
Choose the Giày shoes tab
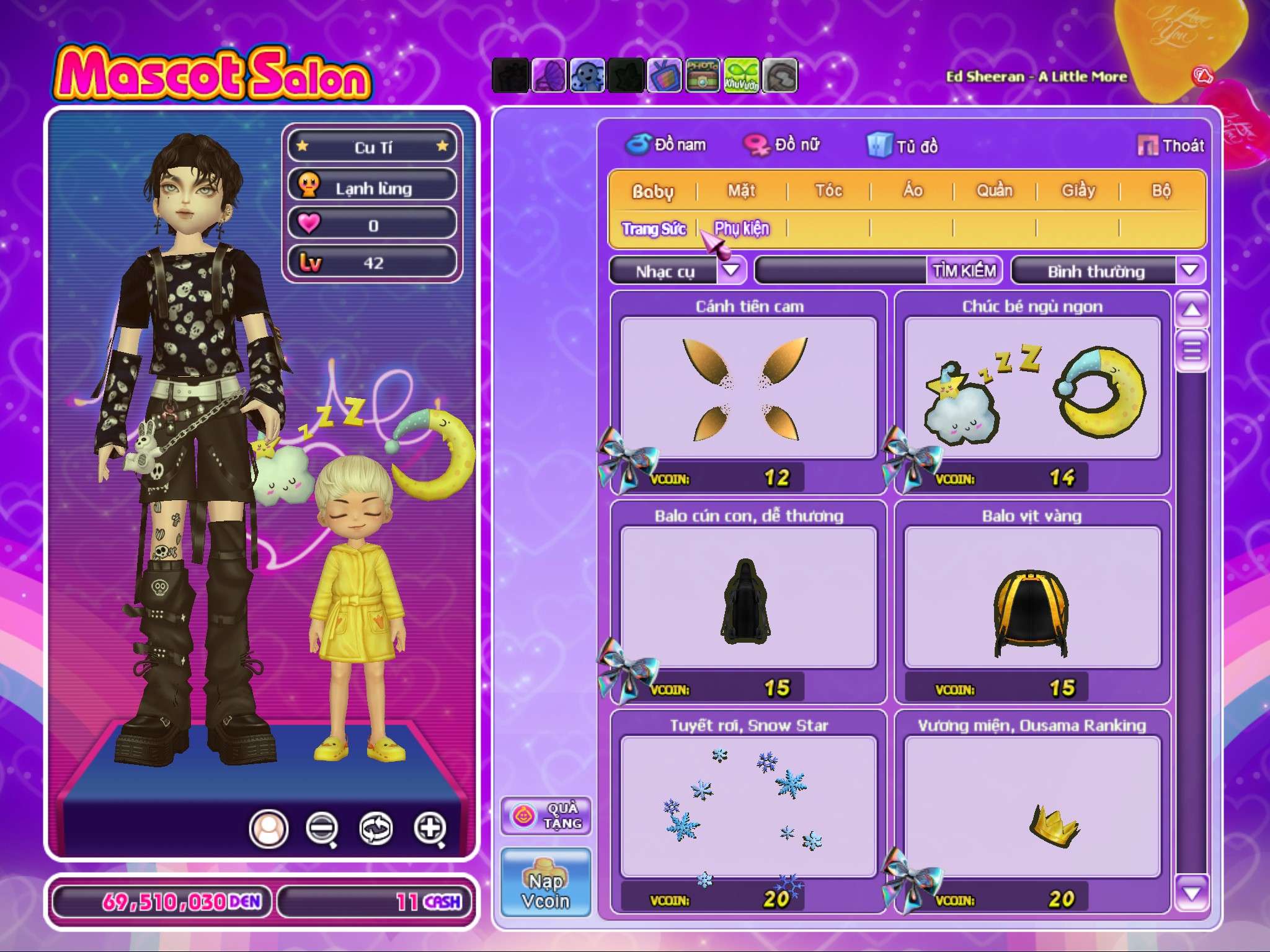pos(1078,190)
